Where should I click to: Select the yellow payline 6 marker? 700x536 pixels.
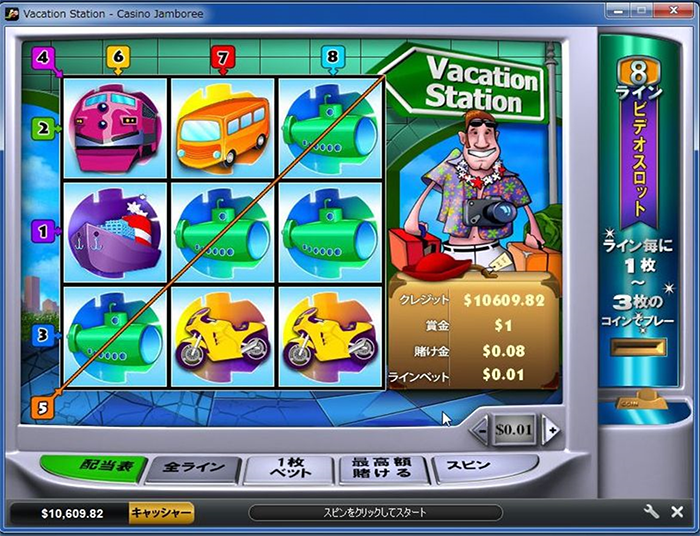pos(118,57)
